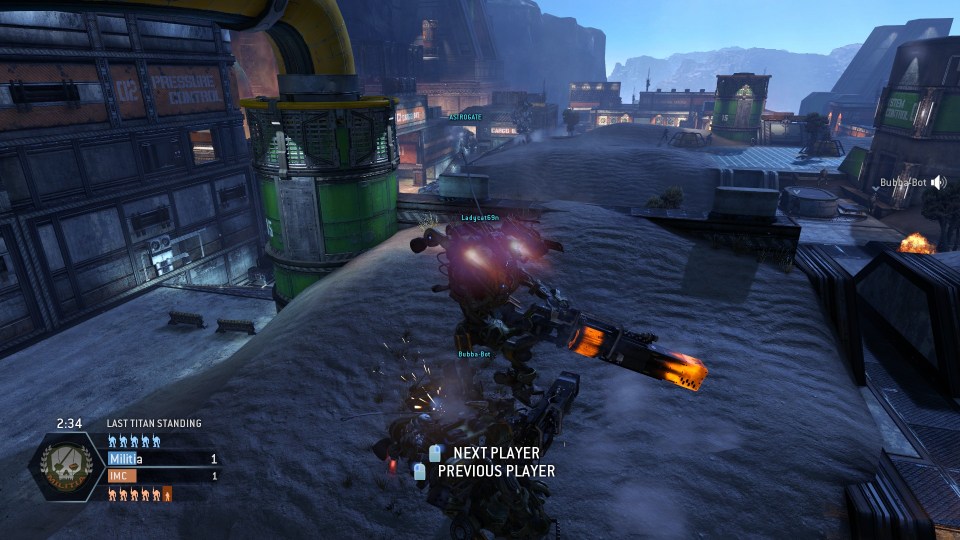
Task: Click the Bubba-Bot voice chat speaker icon
Action: click(x=941, y=183)
